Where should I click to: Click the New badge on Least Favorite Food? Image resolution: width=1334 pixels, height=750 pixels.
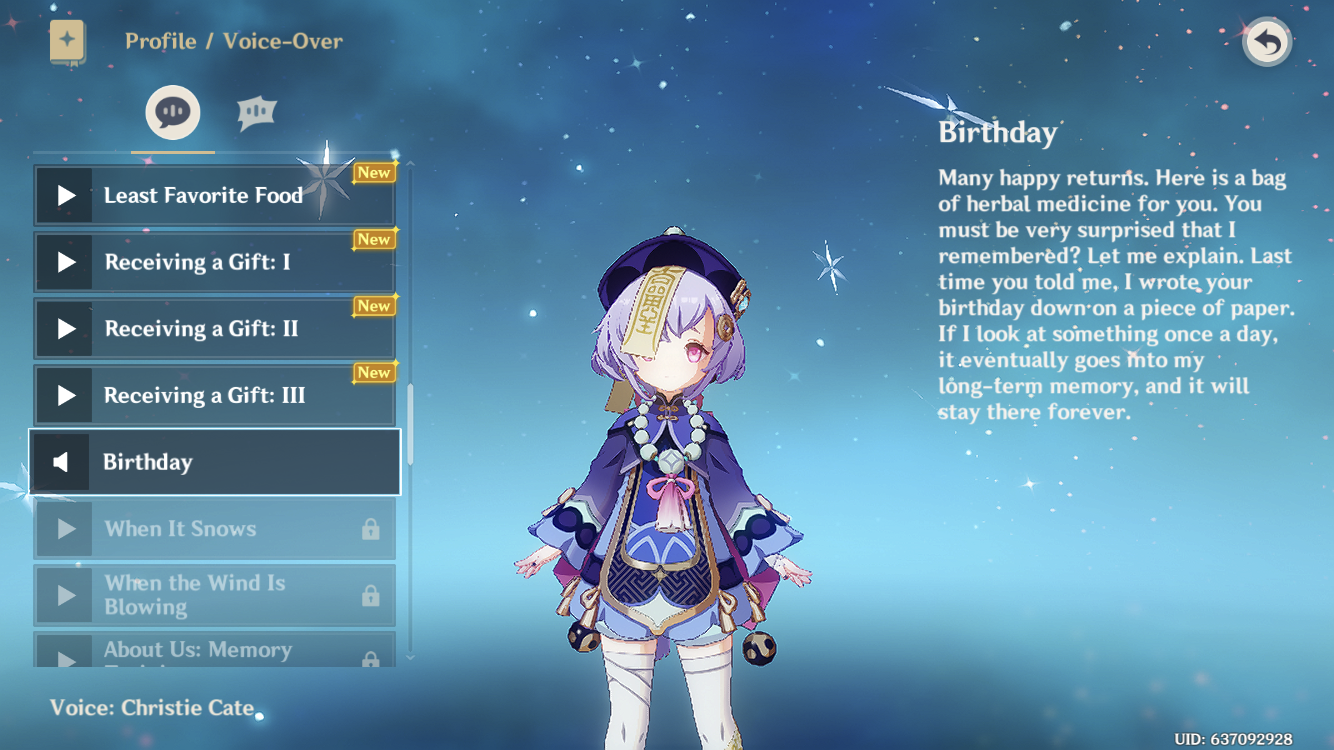[x=373, y=172]
